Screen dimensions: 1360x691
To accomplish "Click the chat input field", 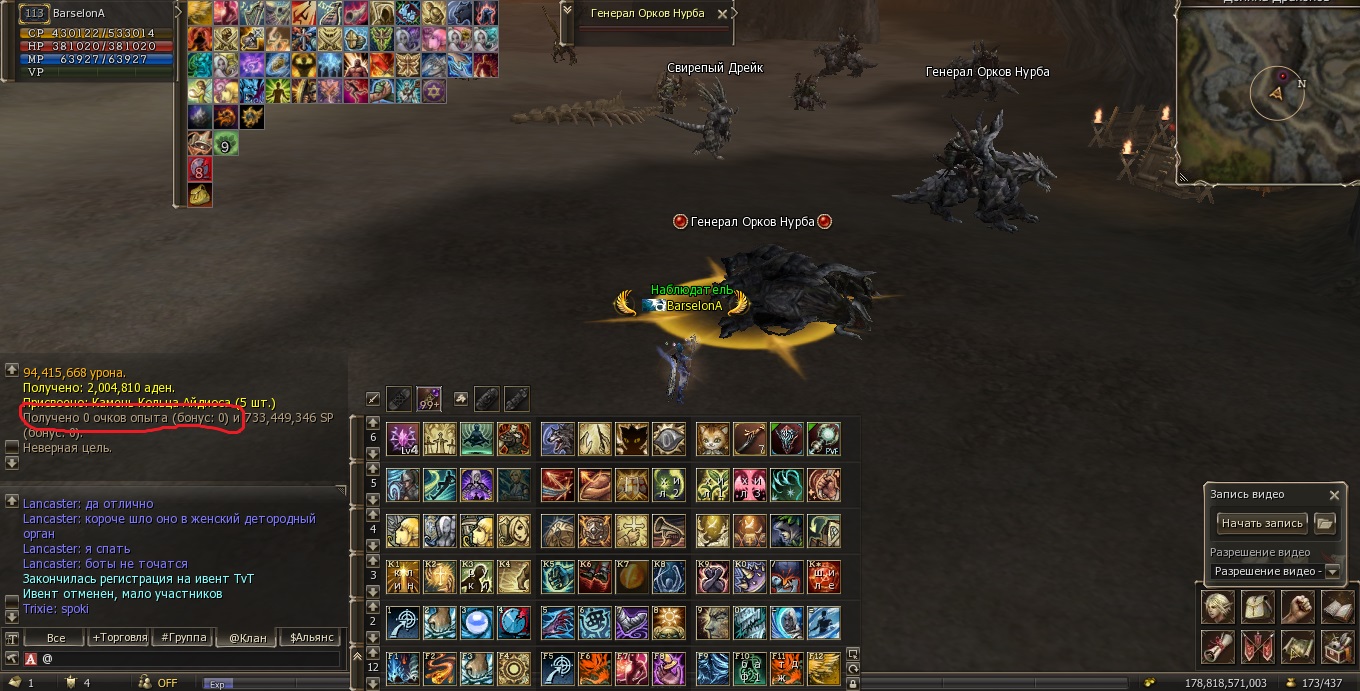I will point(190,659).
